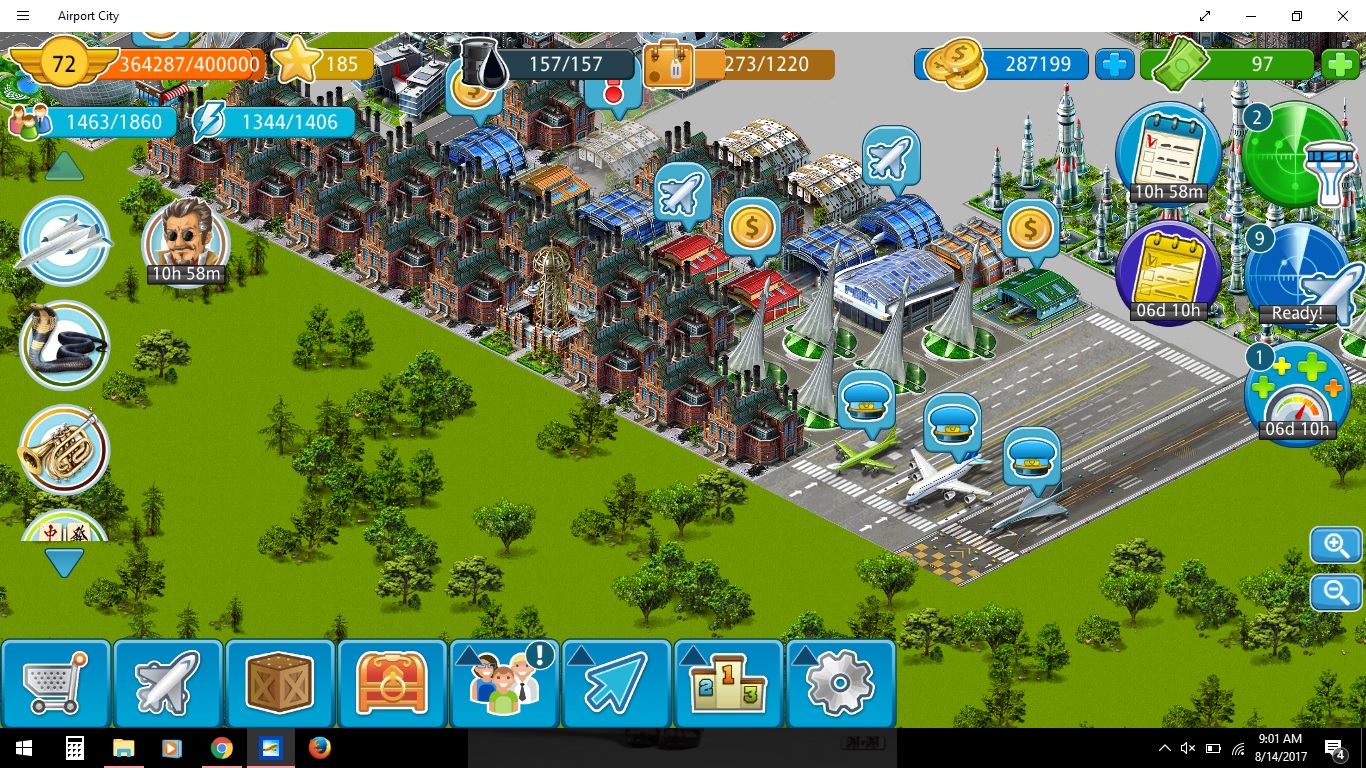Screen dimensions: 1366x768
Task: Open the gear settings menu
Action: (840, 683)
